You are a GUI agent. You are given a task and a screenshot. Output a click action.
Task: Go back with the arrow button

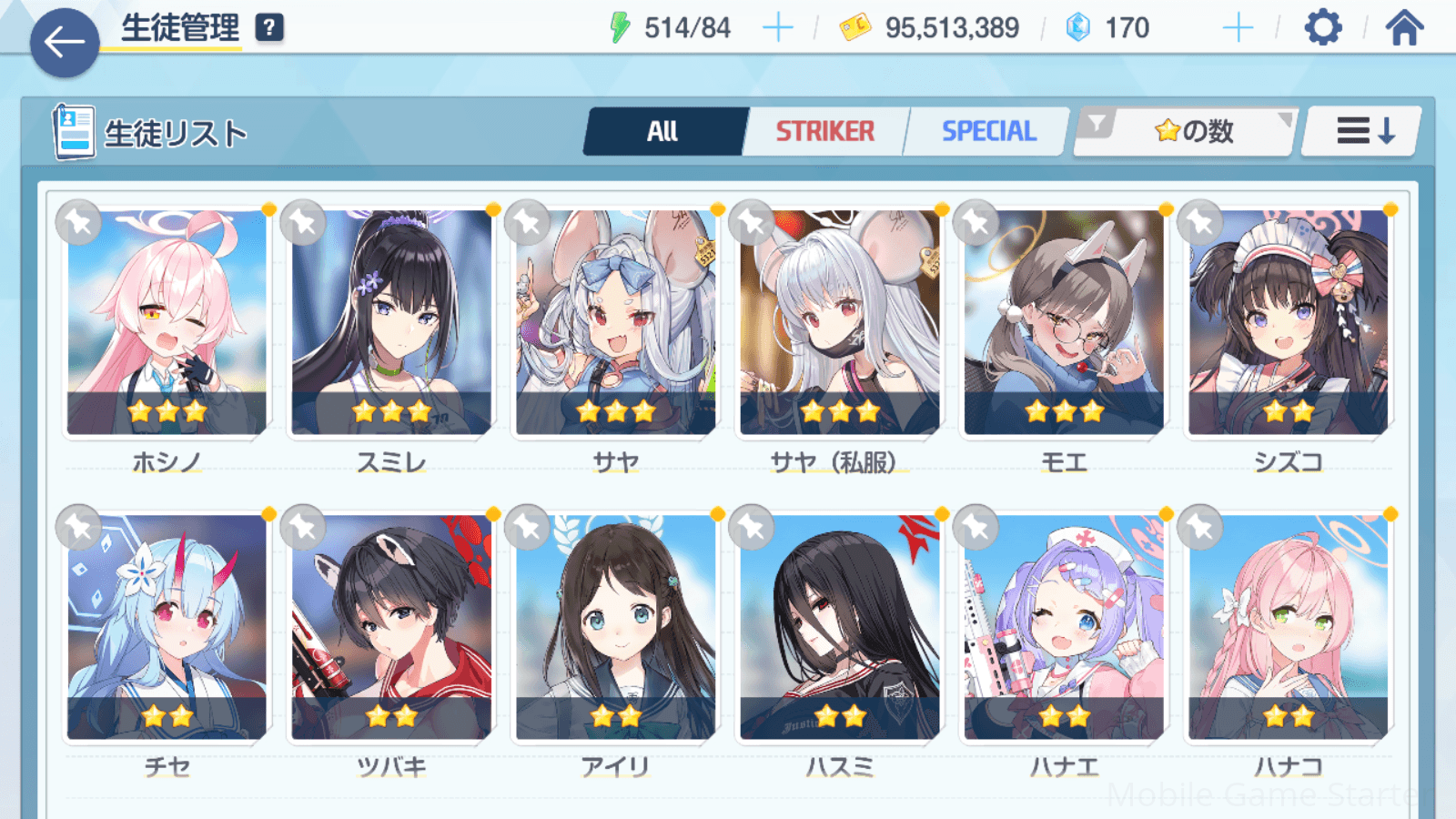click(x=65, y=42)
